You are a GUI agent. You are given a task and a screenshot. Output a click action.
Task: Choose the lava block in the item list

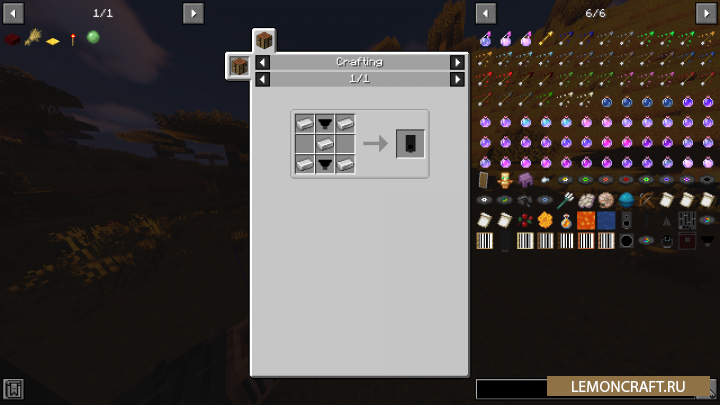tap(586, 220)
